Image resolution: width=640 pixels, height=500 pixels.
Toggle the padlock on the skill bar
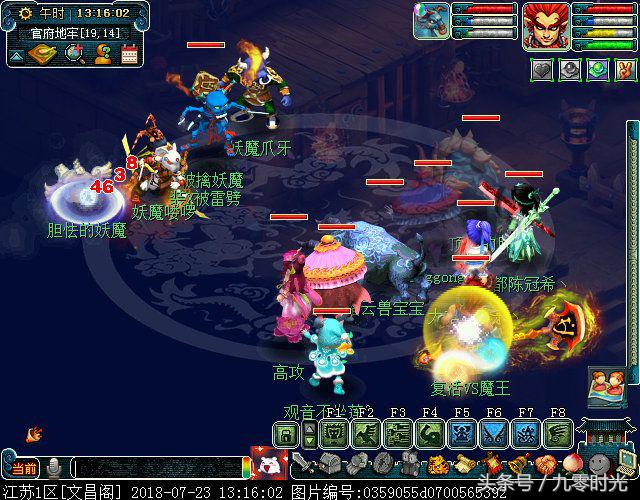click(x=286, y=433)
